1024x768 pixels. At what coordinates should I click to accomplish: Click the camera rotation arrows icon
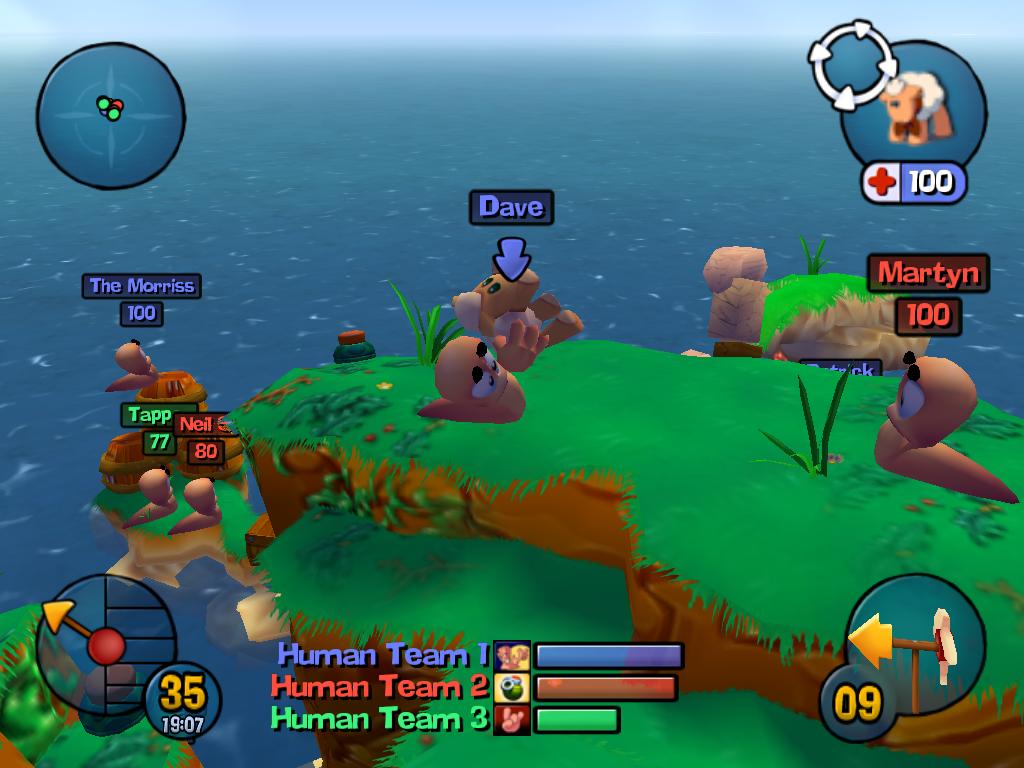click(850, 65)
